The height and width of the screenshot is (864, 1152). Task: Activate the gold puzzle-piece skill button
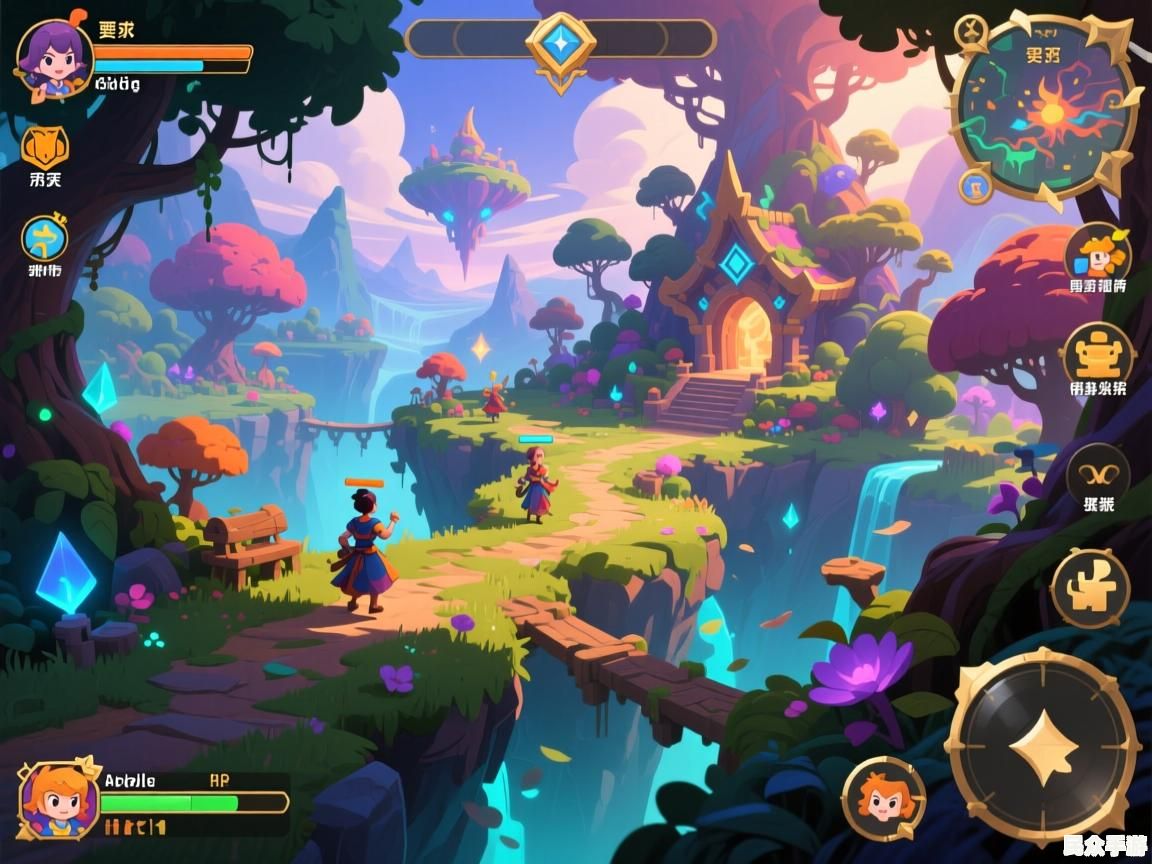1090,588
